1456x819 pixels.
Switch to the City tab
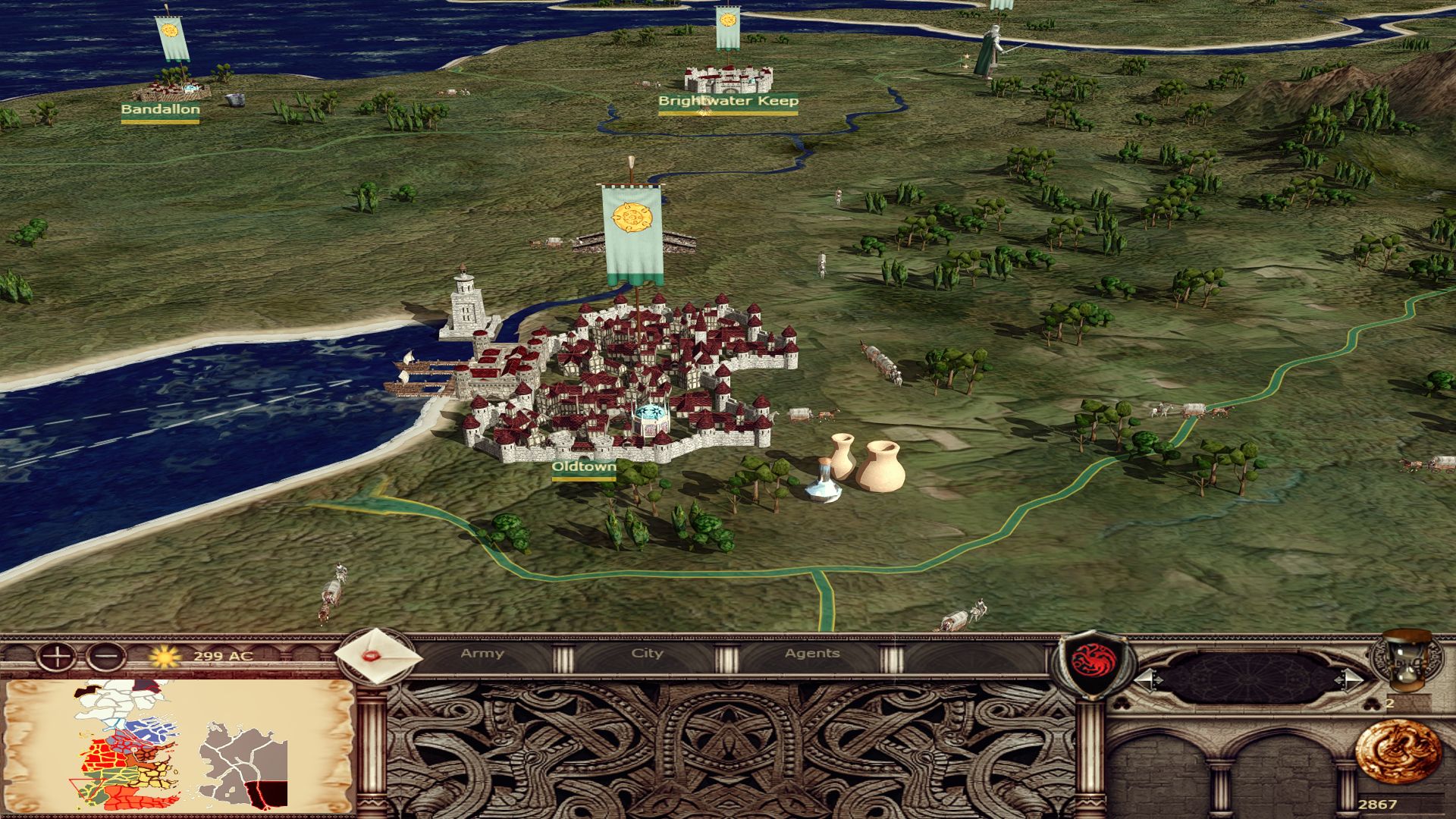coord(647,654)
